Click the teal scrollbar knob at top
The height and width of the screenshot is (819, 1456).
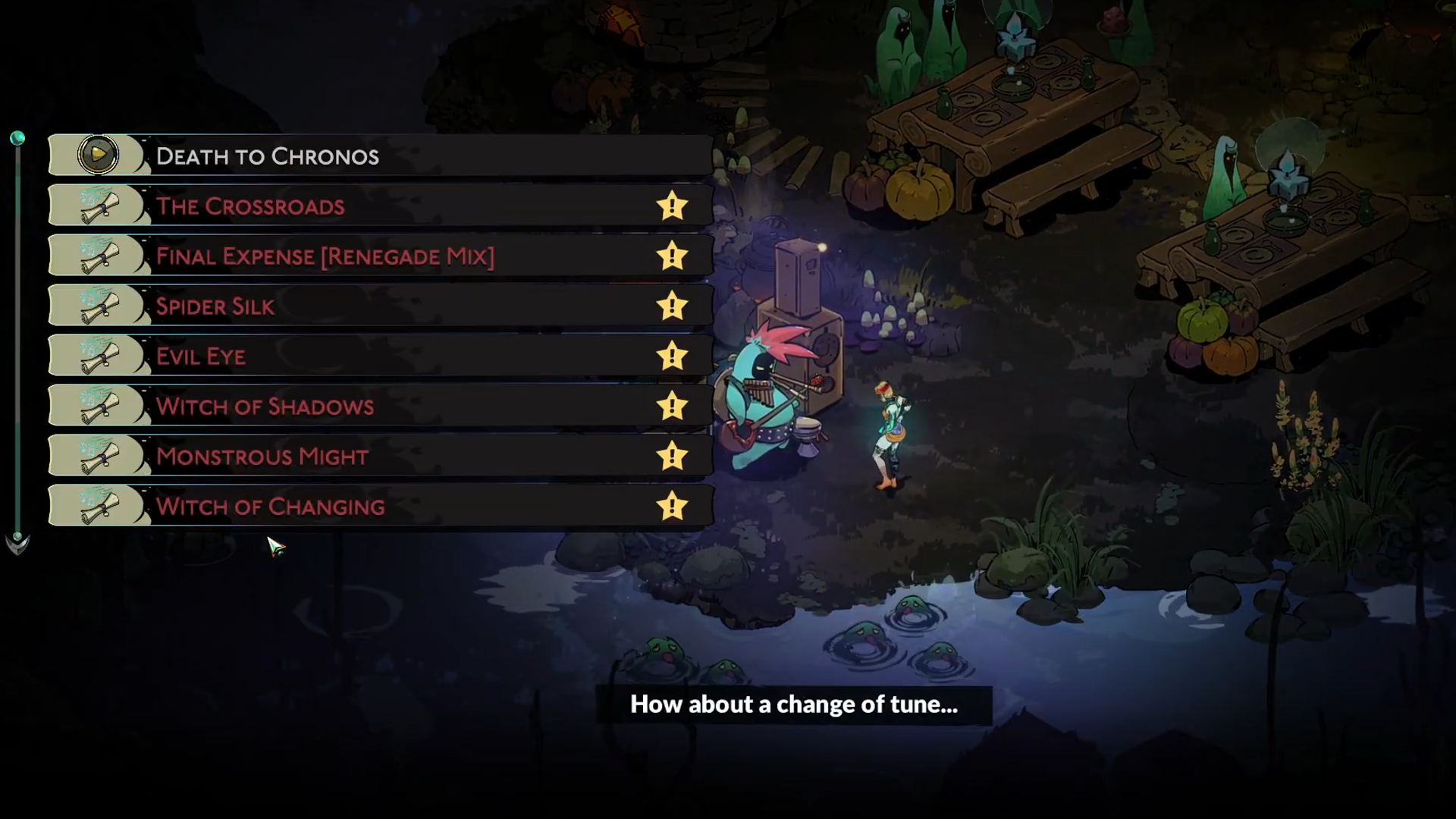pos(17,138)
